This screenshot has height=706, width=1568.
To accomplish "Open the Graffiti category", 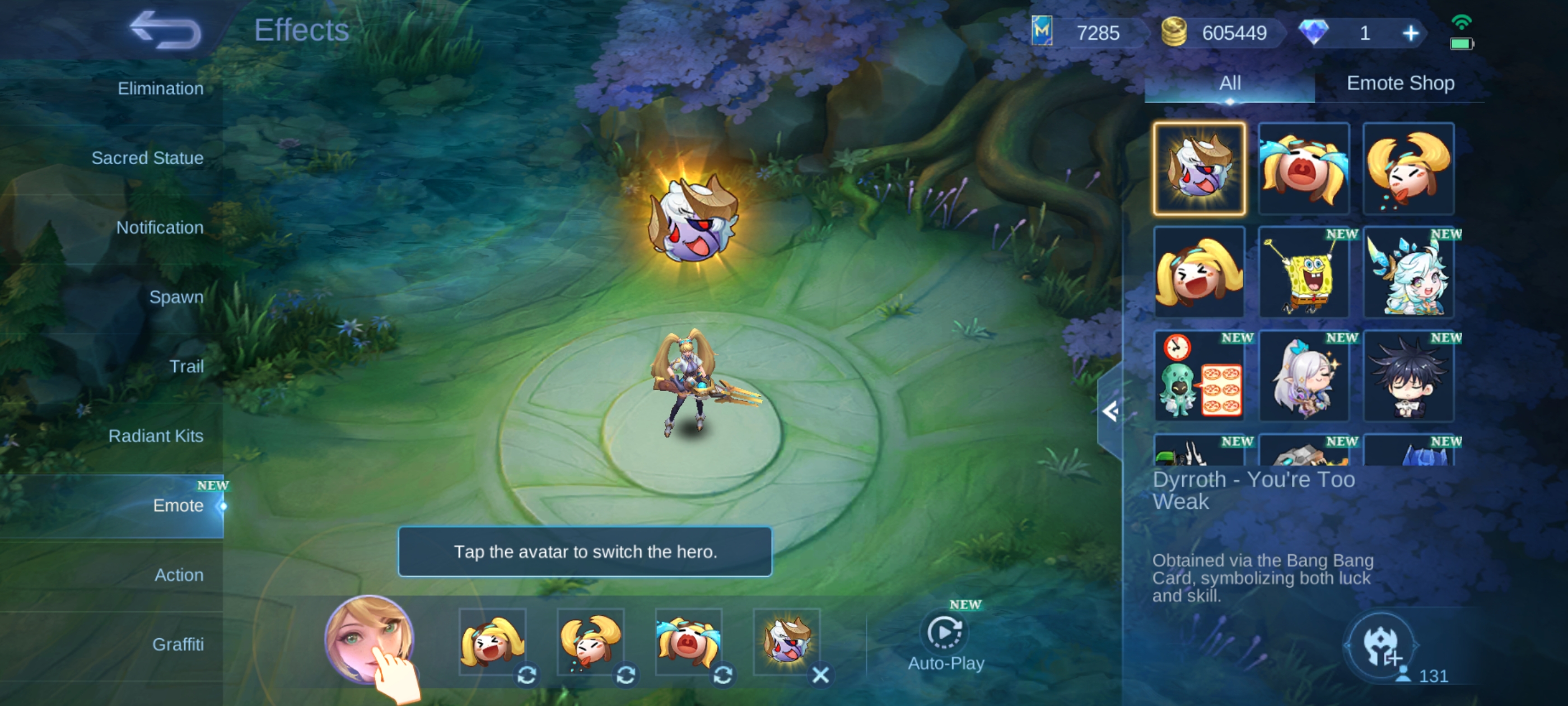I will [178, 644].
